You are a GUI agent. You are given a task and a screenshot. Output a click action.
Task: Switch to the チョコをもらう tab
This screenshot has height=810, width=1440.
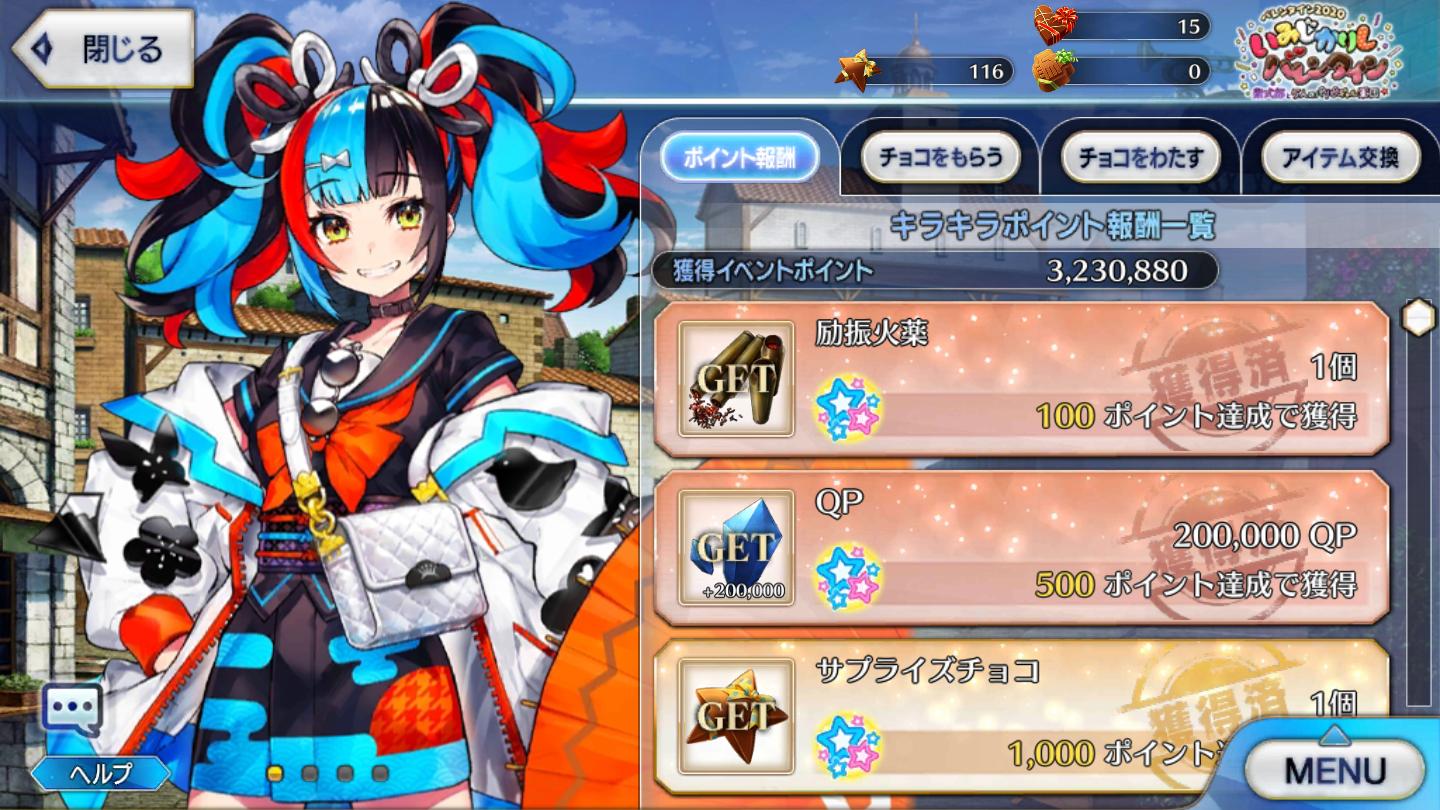pos(941,157)
